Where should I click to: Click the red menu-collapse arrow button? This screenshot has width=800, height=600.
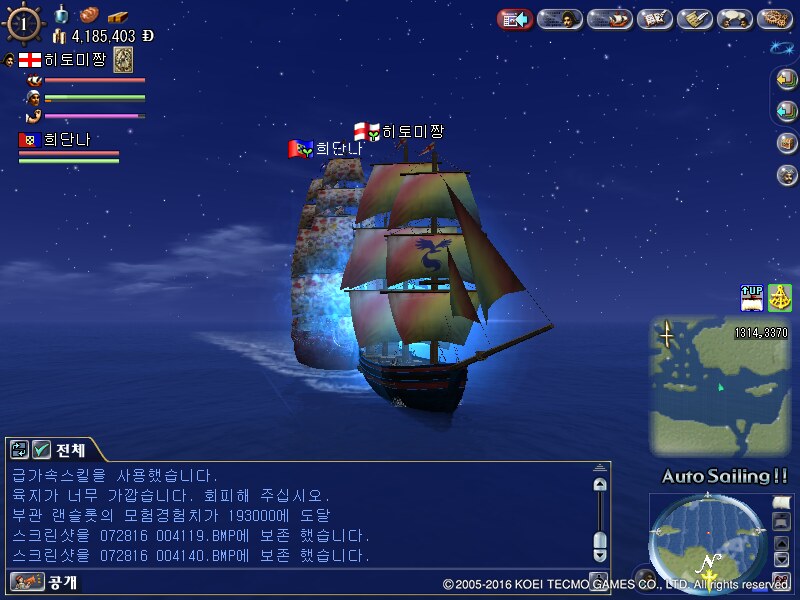tap(515, 19)
